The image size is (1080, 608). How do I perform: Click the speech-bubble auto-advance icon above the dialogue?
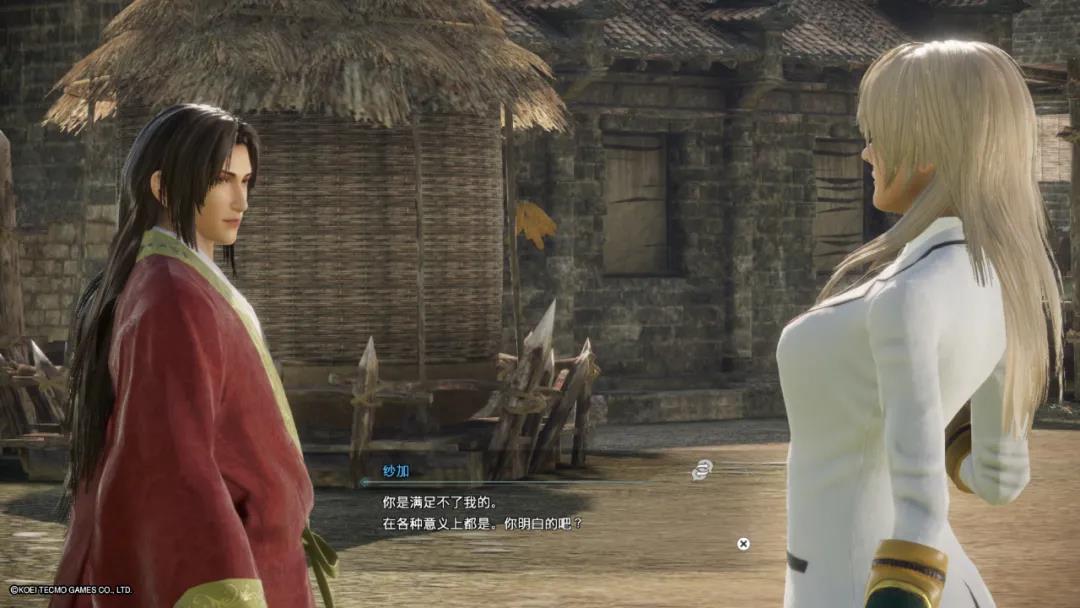click(702, 470)
